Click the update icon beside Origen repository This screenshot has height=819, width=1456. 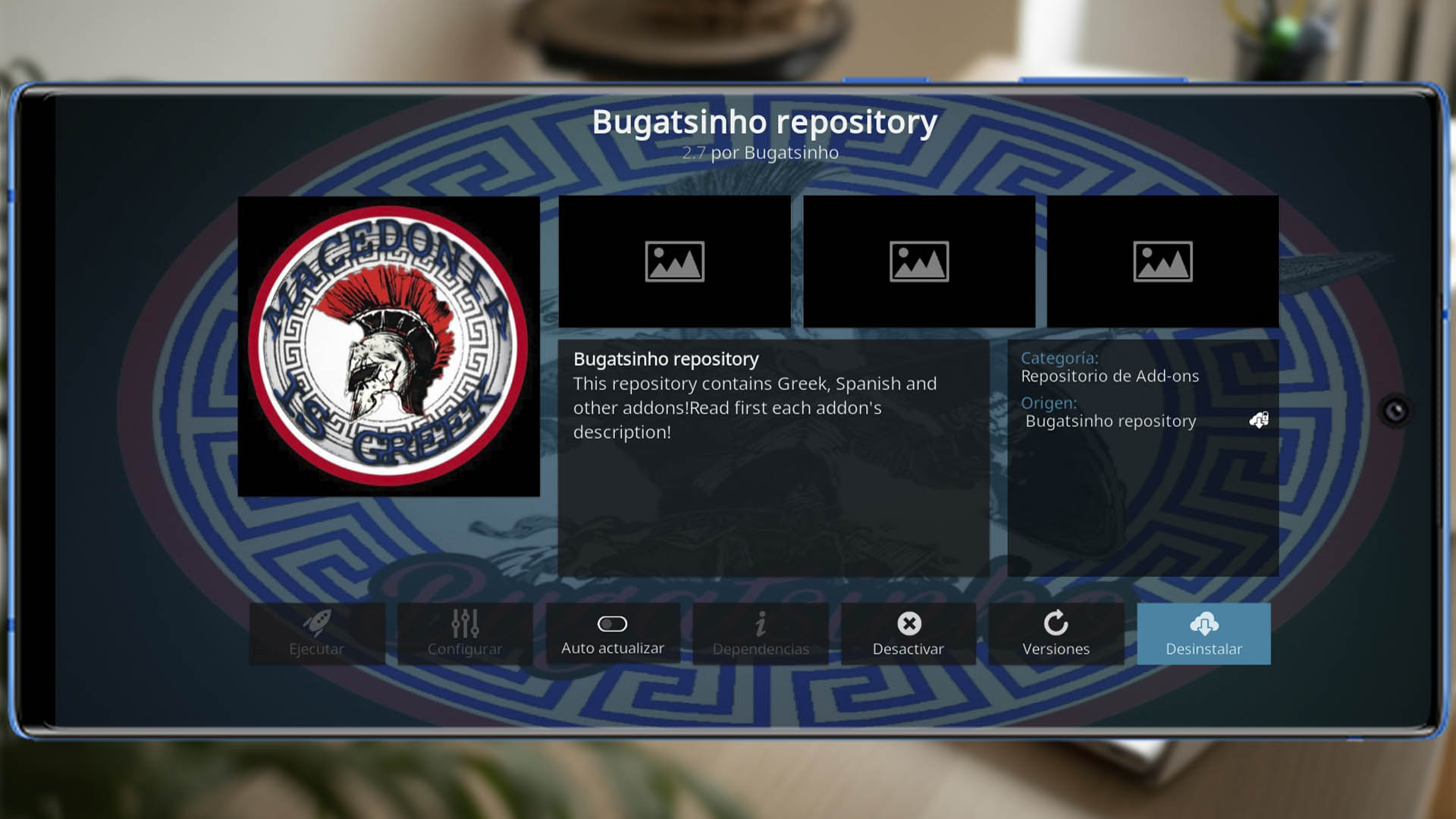coord(1257,420)
